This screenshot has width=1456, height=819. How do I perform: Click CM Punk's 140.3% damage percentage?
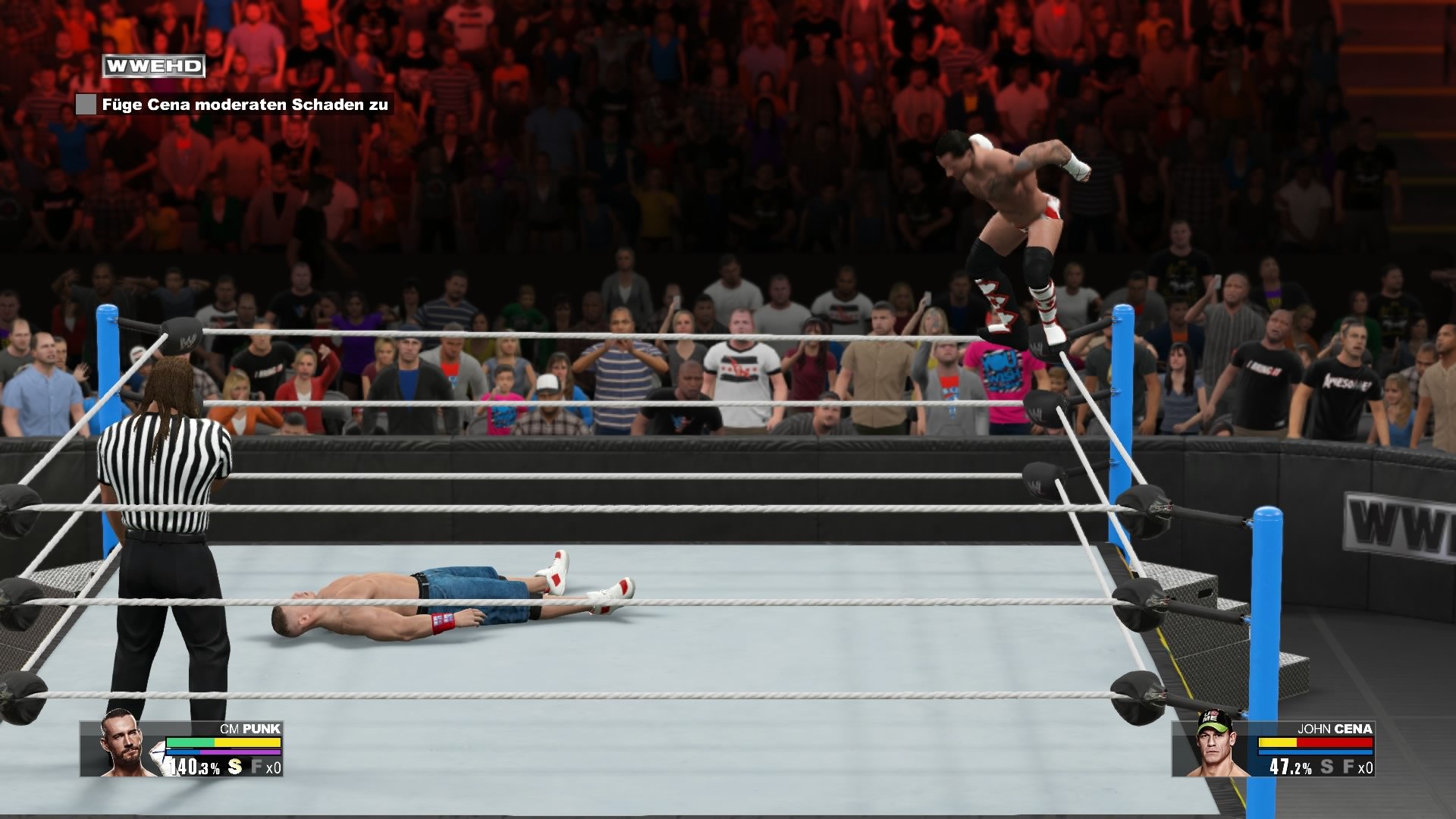[194, 767]
